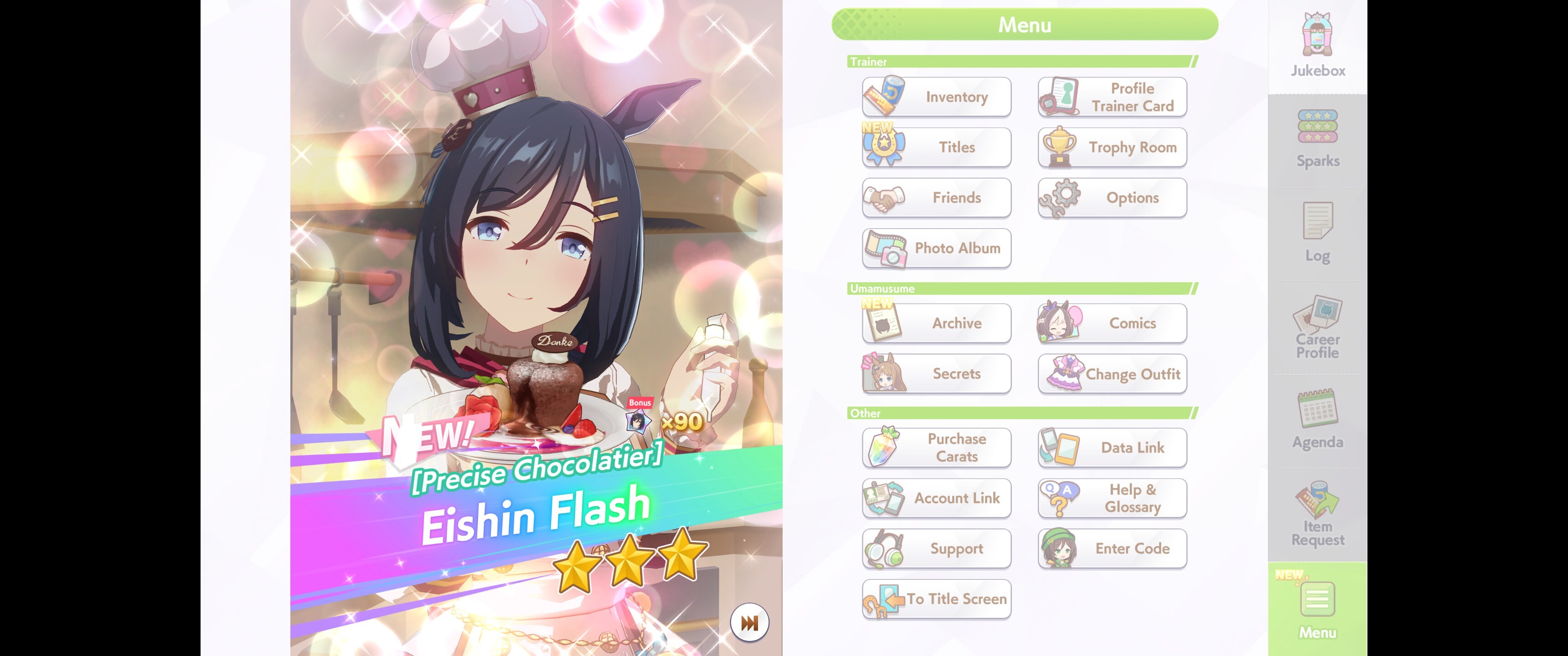Browse the Photo Album
The height and width of the screenshot is (656, 1568).
click(x=936, y=248)
